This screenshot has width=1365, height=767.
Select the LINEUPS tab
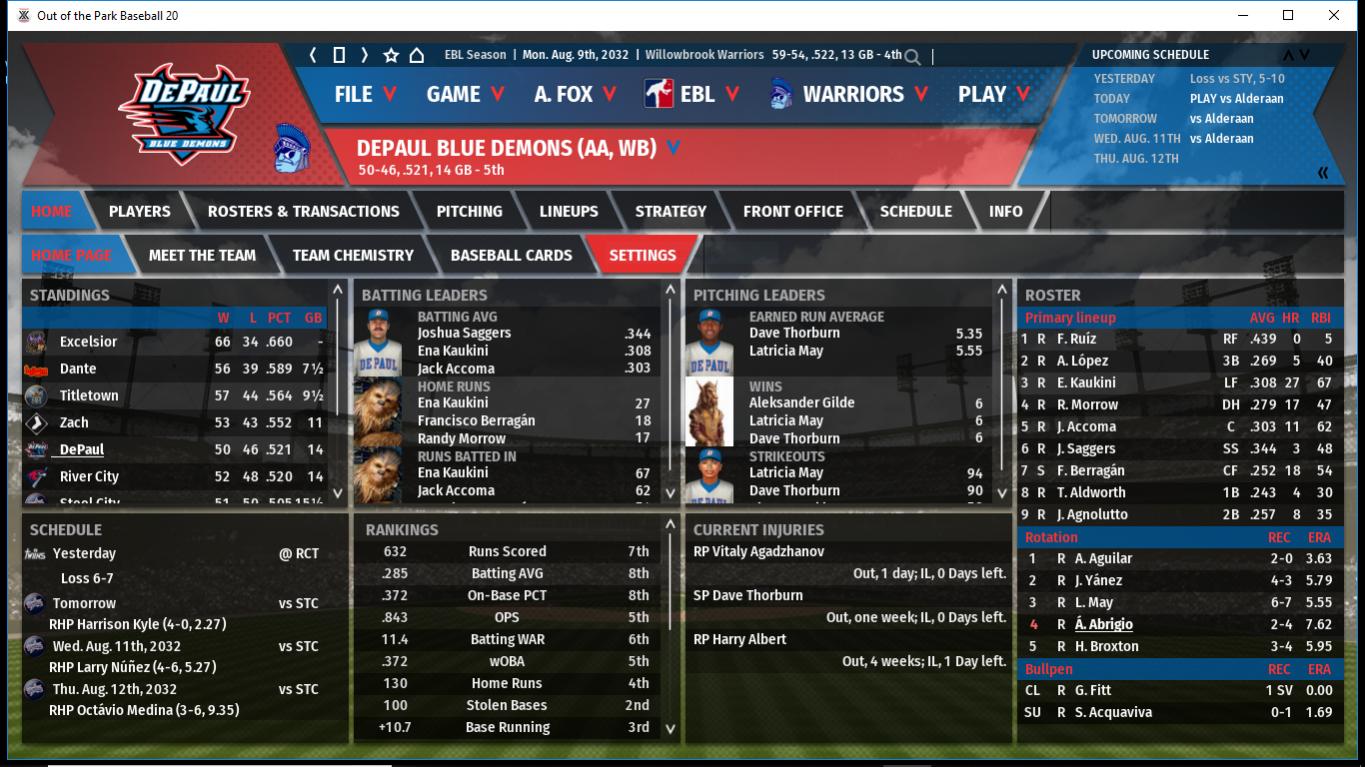[568, 211]
